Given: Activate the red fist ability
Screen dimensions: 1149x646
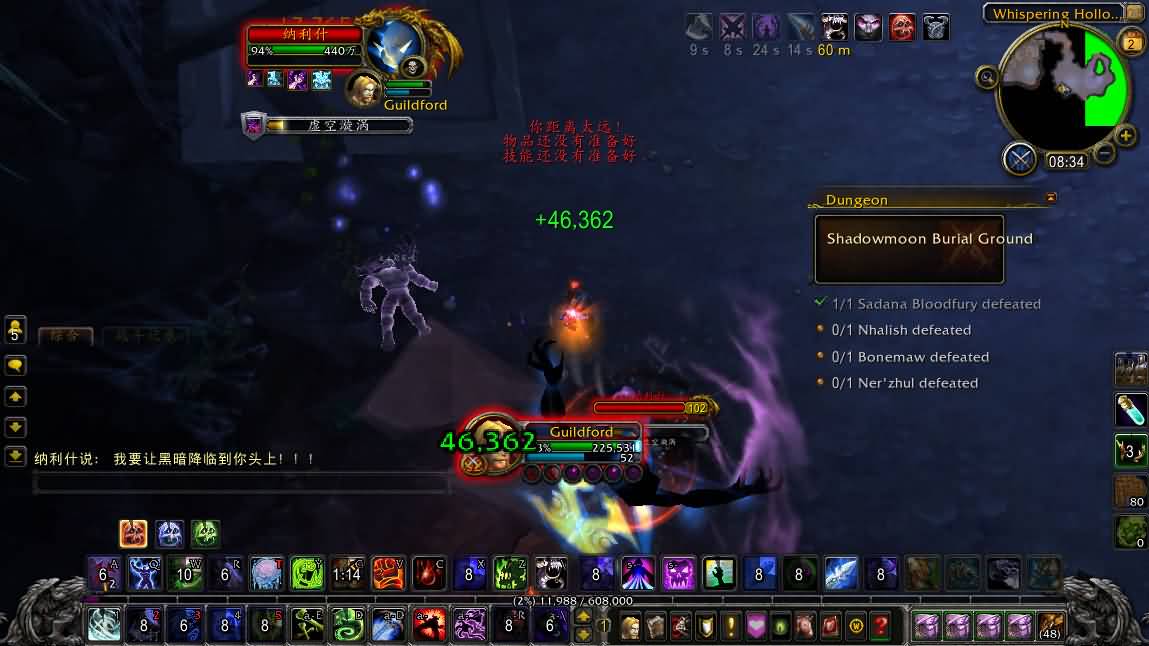Looking at the screenshot, I should pos(388,574).
